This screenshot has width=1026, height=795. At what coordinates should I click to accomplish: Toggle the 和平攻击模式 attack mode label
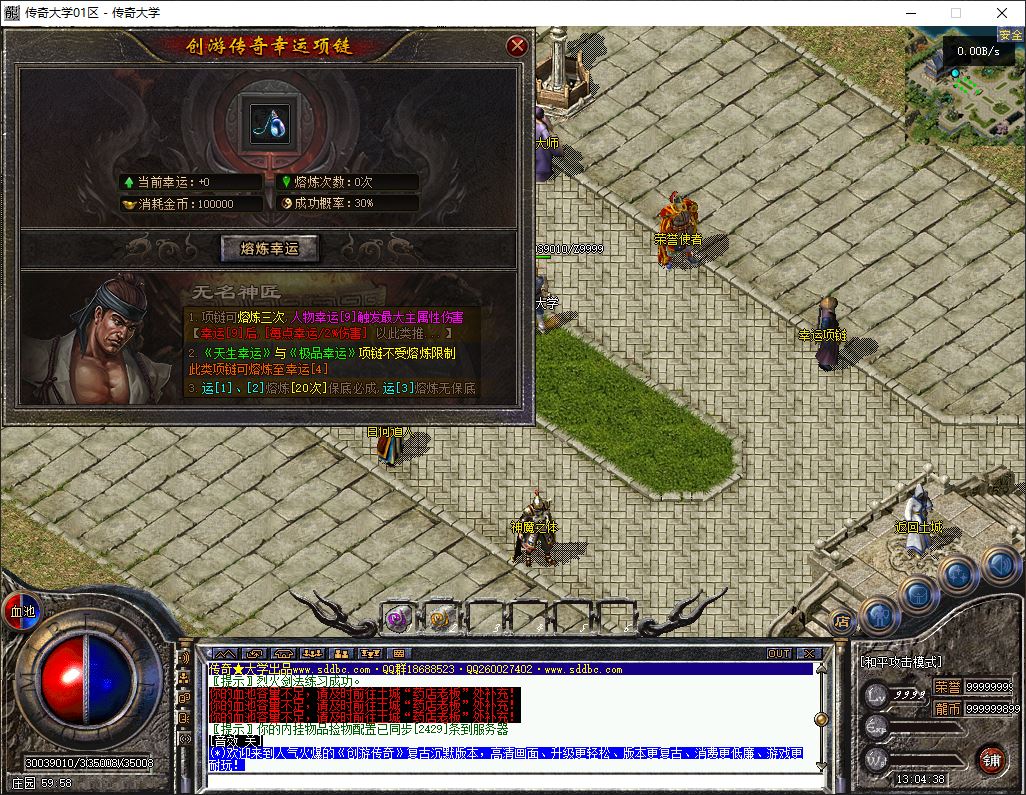900,662
